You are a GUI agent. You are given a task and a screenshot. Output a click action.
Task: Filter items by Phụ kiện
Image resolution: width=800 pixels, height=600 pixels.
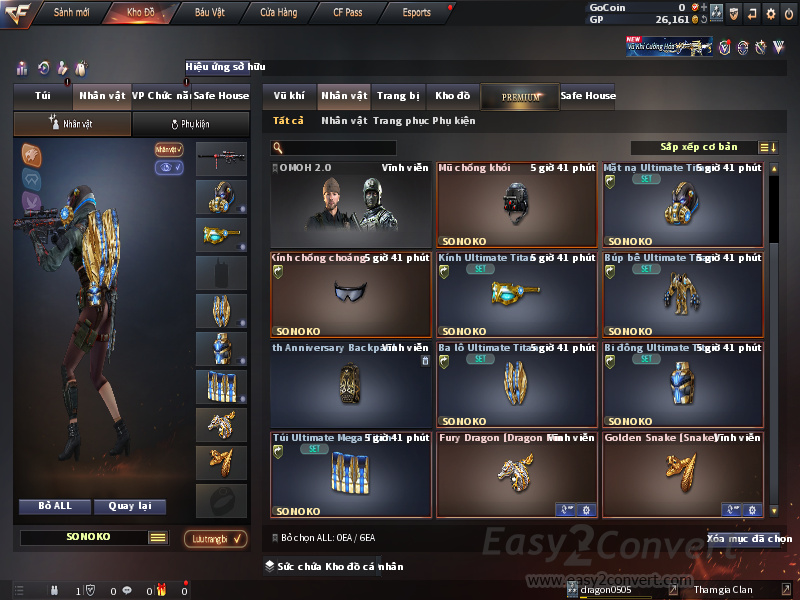[454, 121]
